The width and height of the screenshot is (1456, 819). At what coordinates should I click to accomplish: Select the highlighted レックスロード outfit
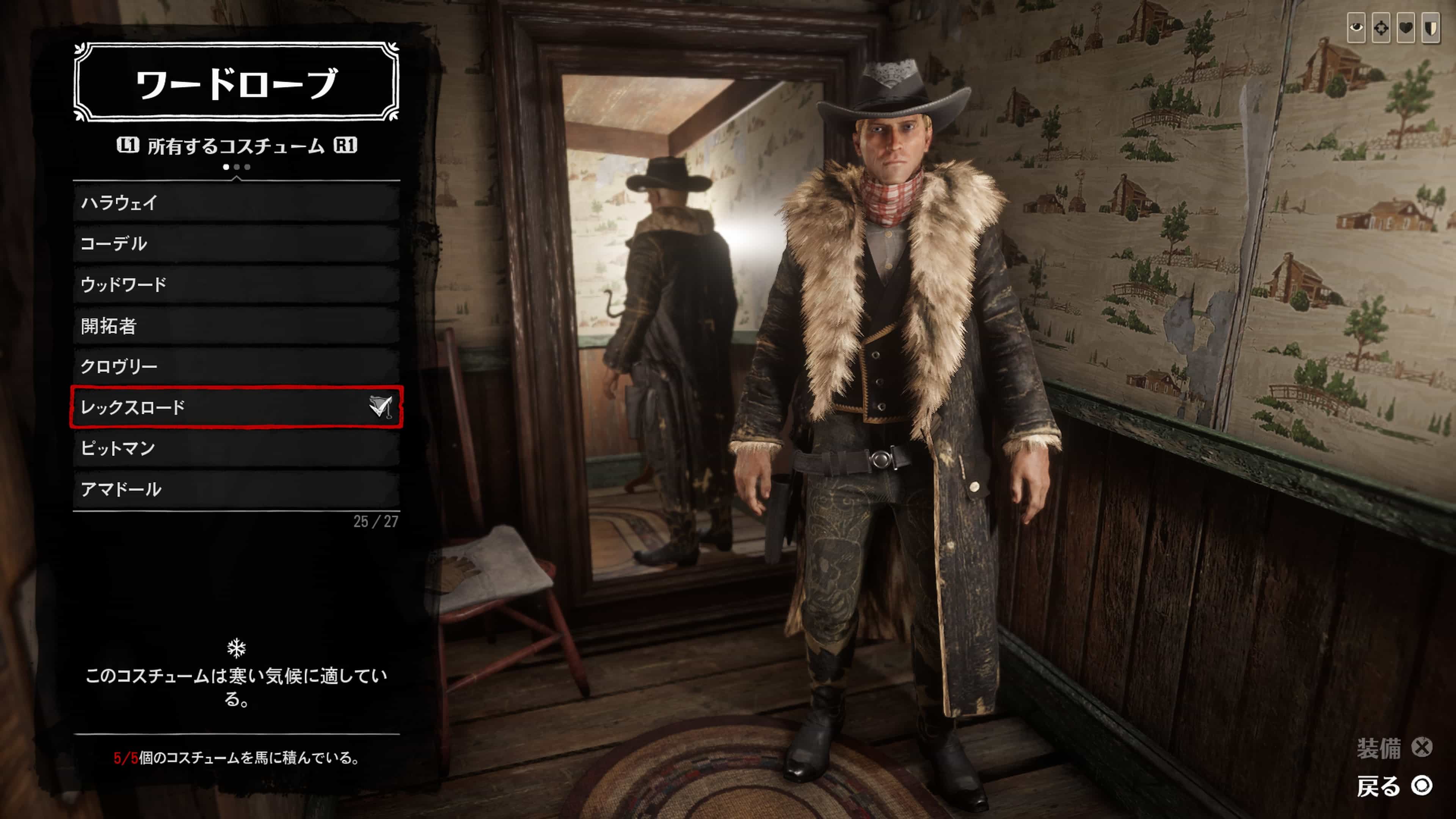click(x=236, y=407)
